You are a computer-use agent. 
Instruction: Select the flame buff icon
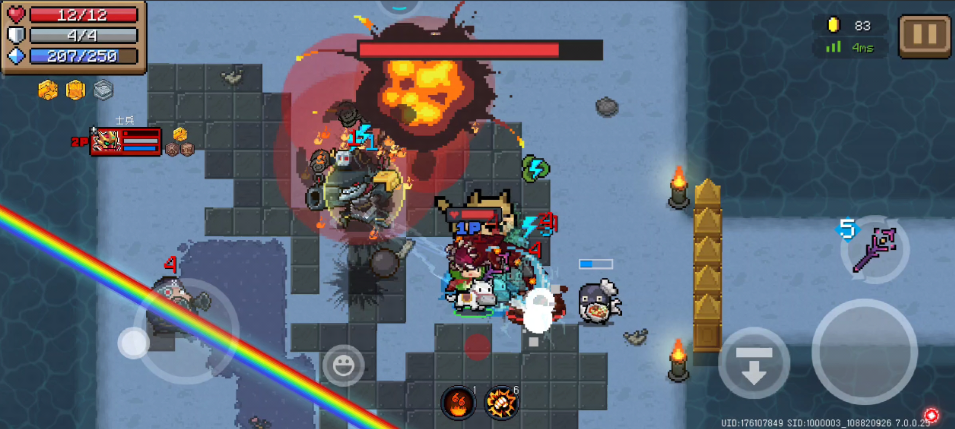458,402
